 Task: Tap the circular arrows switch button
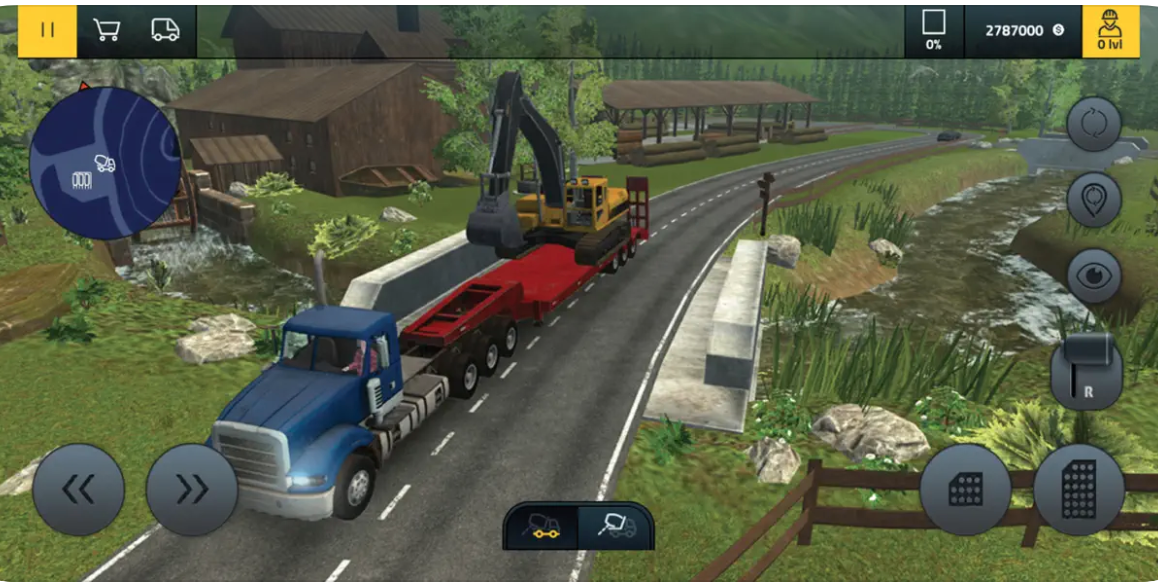tap(1094, 124)
